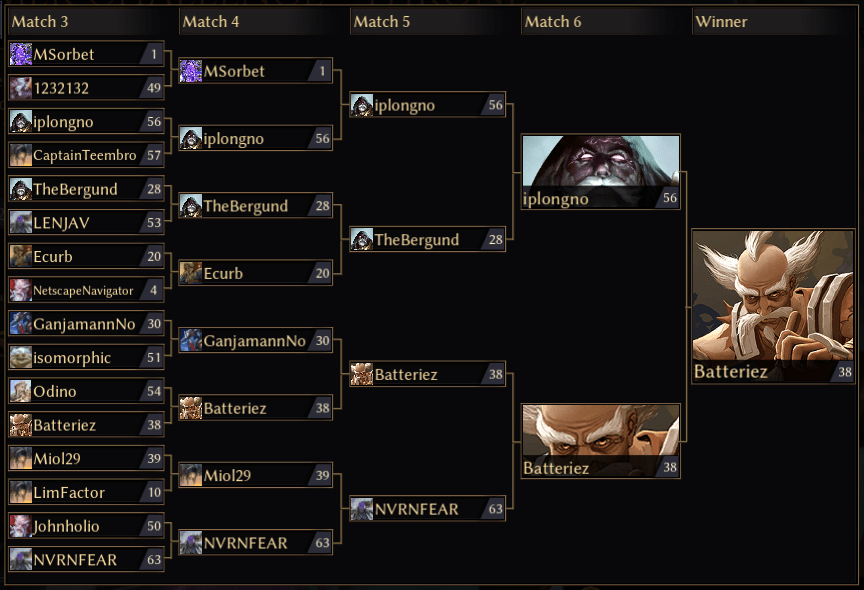This screenshot has width=864, height=590.
Task: Choose the LENJAV player row
Action: click(x=85, y=222)
